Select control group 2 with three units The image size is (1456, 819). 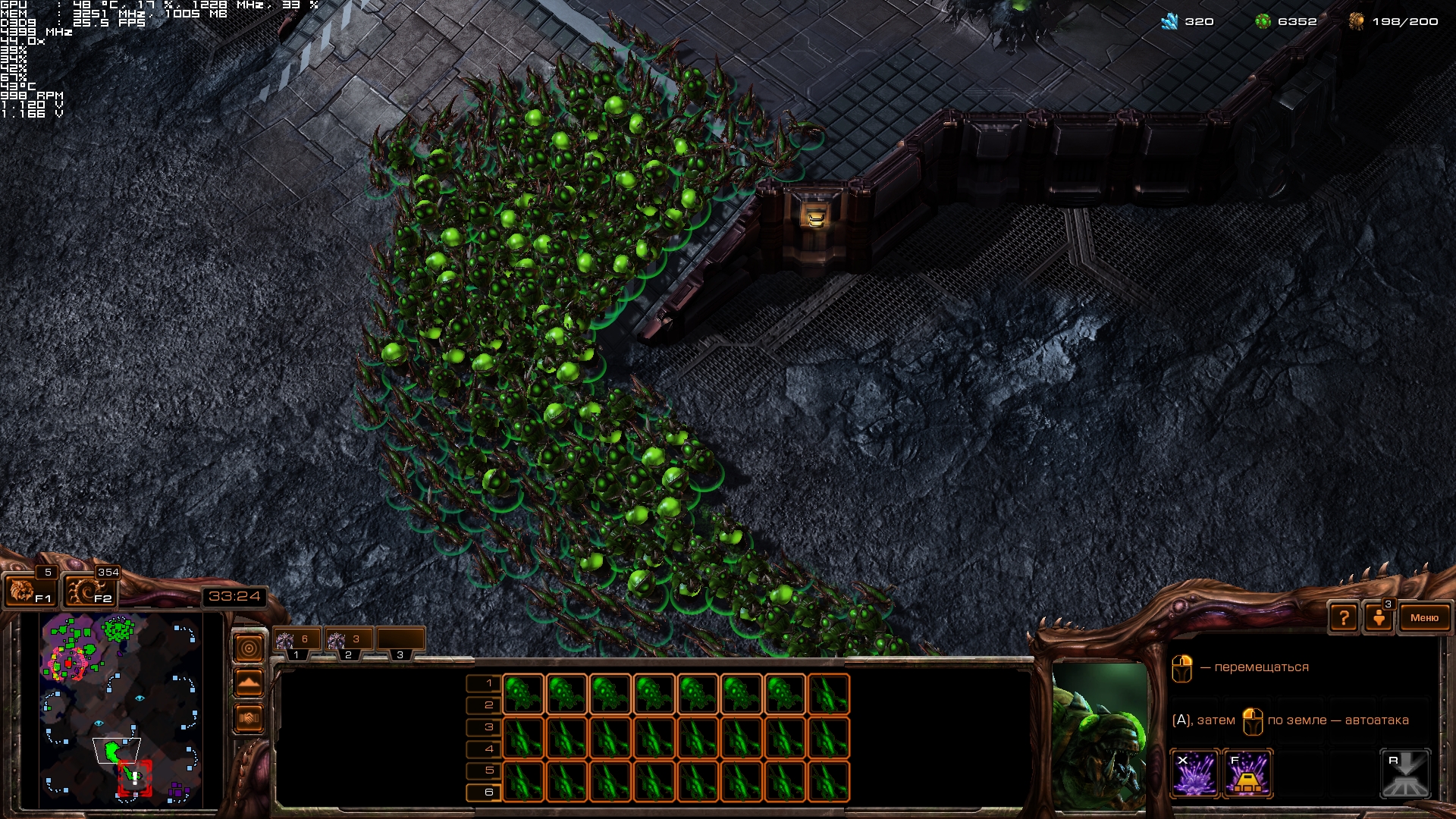click(347, 640)
